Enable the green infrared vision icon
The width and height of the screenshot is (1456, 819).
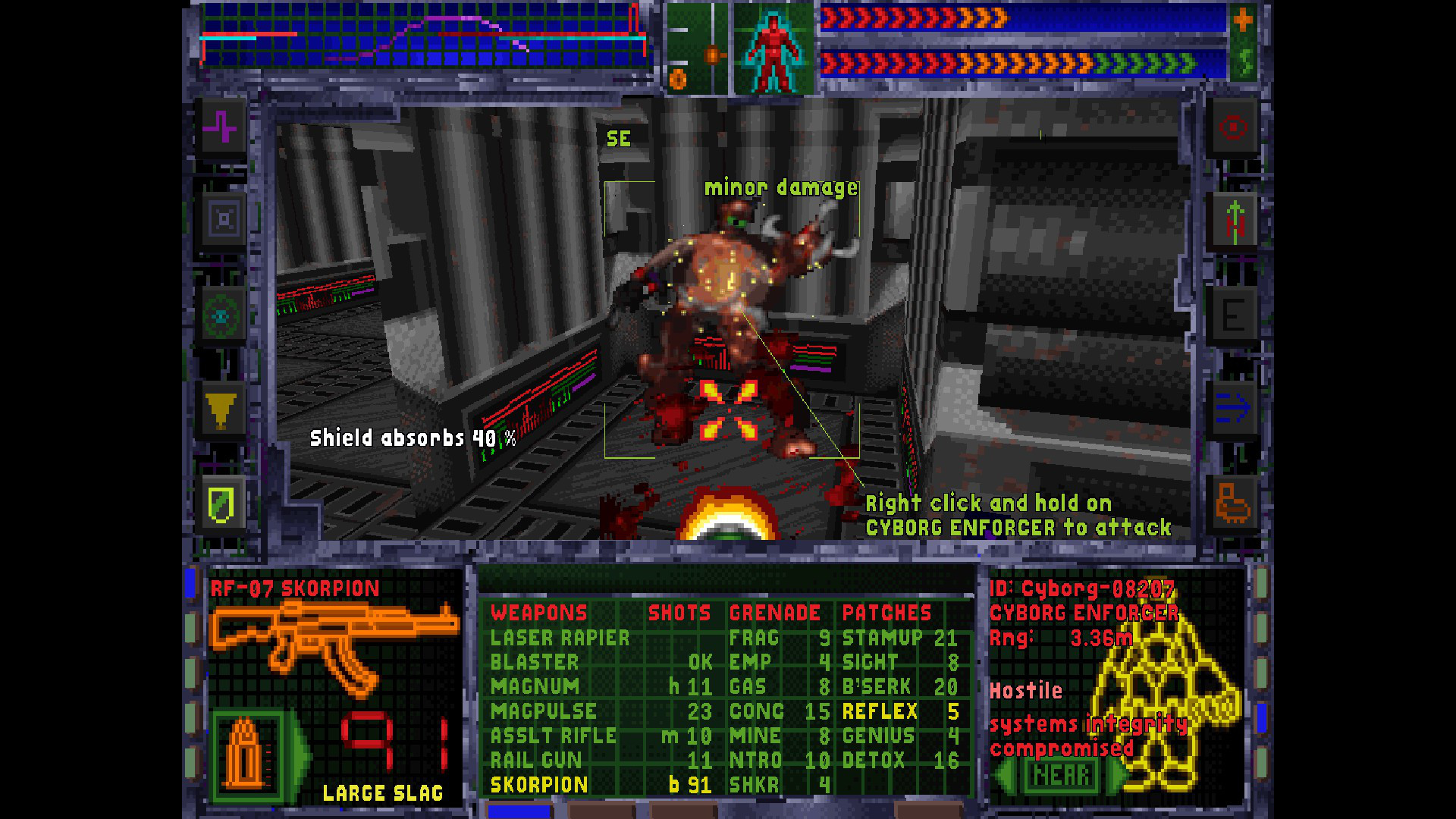click(x=221, y=317)
